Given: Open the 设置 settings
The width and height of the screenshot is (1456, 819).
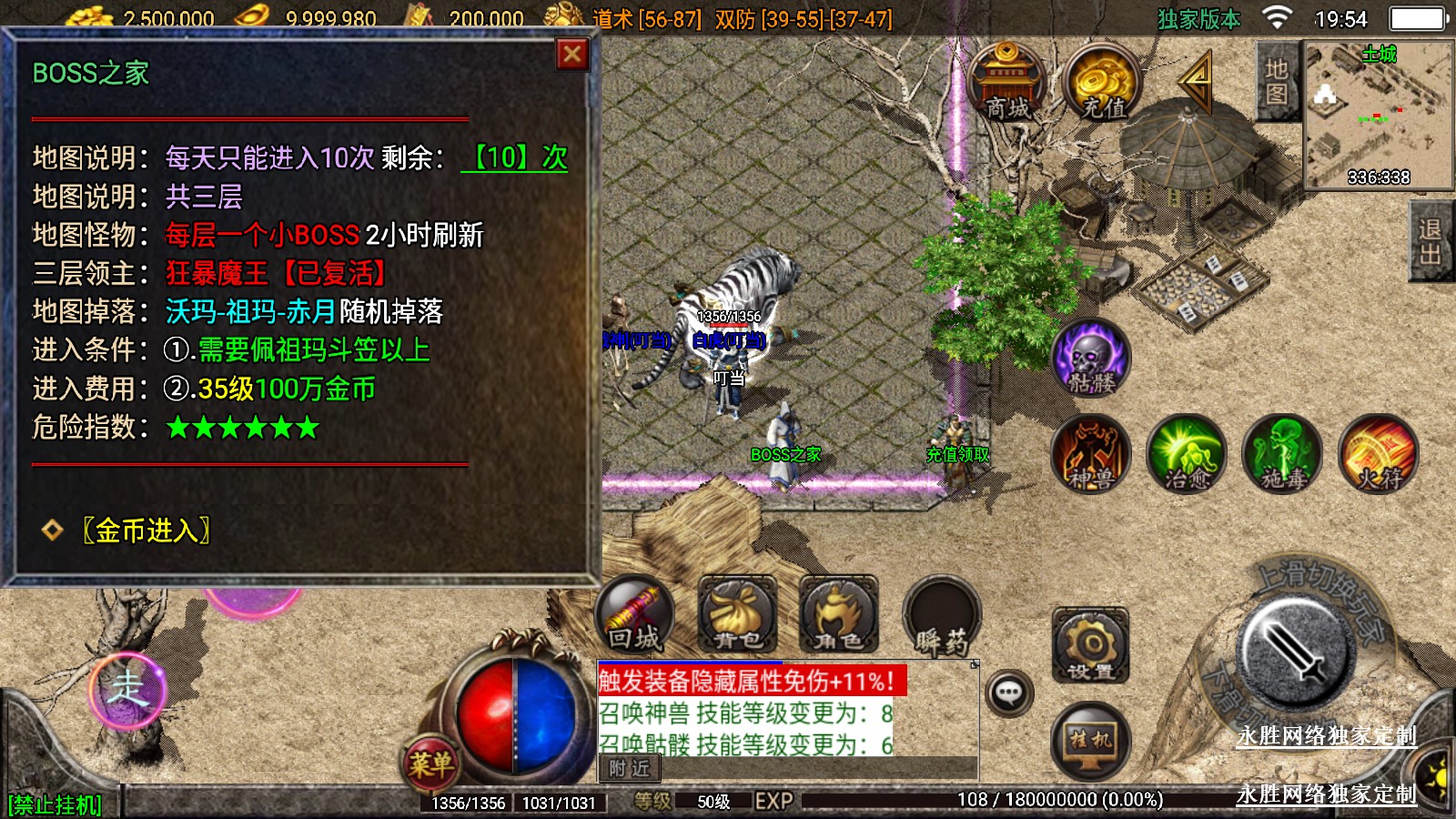Looking at the screenshot, I should pyautogui.click(x=1090, y=646).
